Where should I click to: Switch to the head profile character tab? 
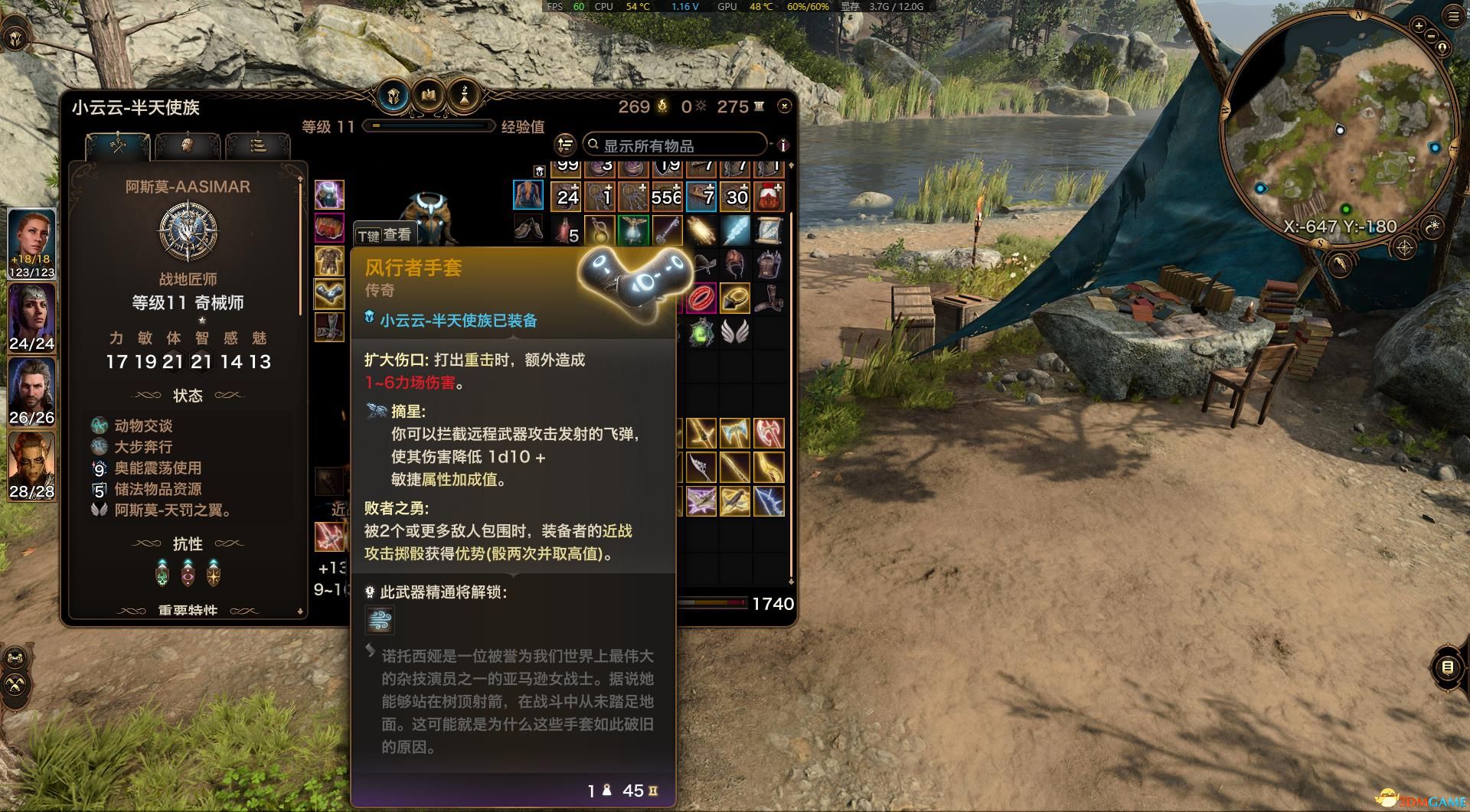pyautogui.click(x=188, y=145)
